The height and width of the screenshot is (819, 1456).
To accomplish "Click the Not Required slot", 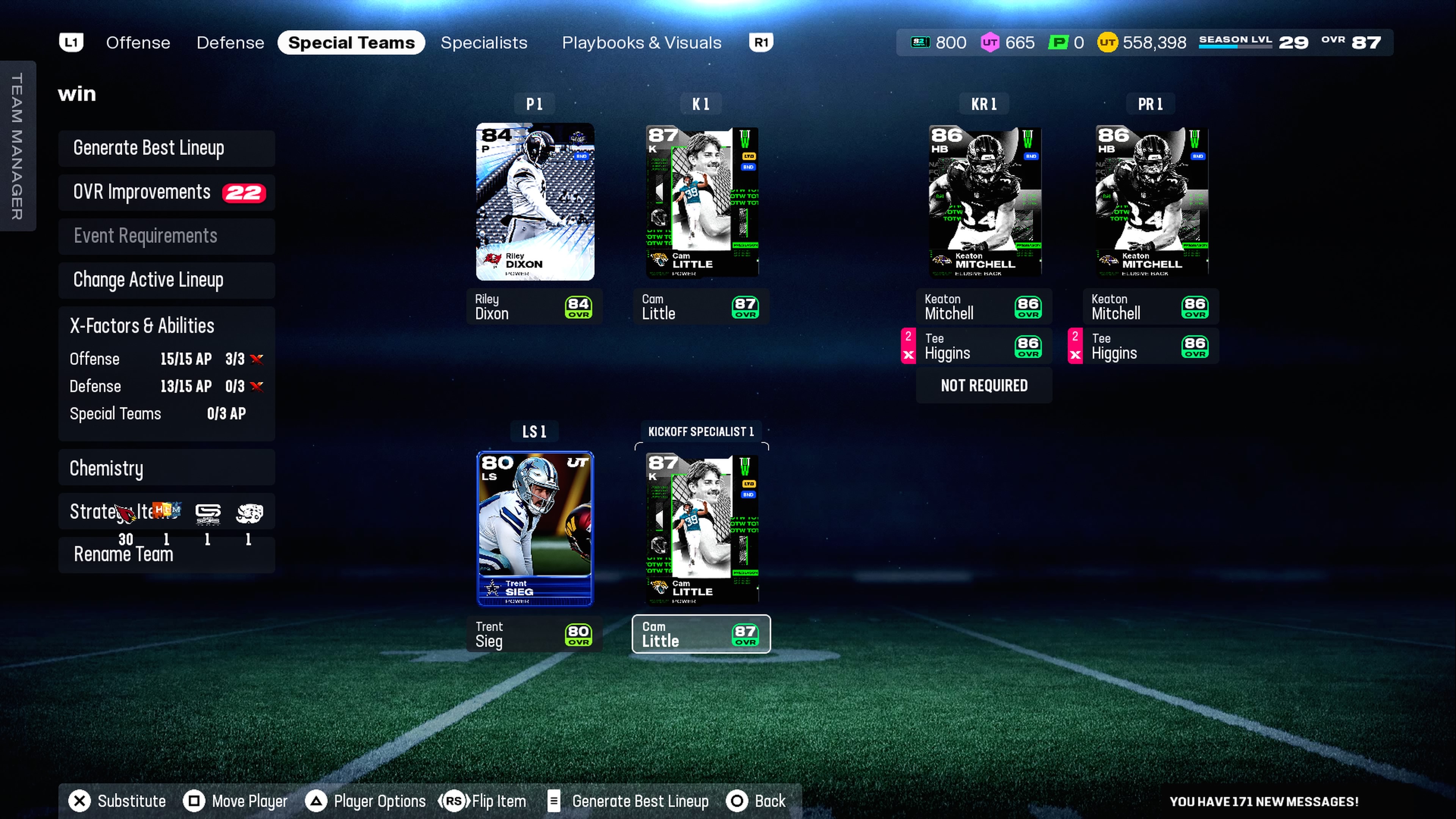I will pos(984,386).
